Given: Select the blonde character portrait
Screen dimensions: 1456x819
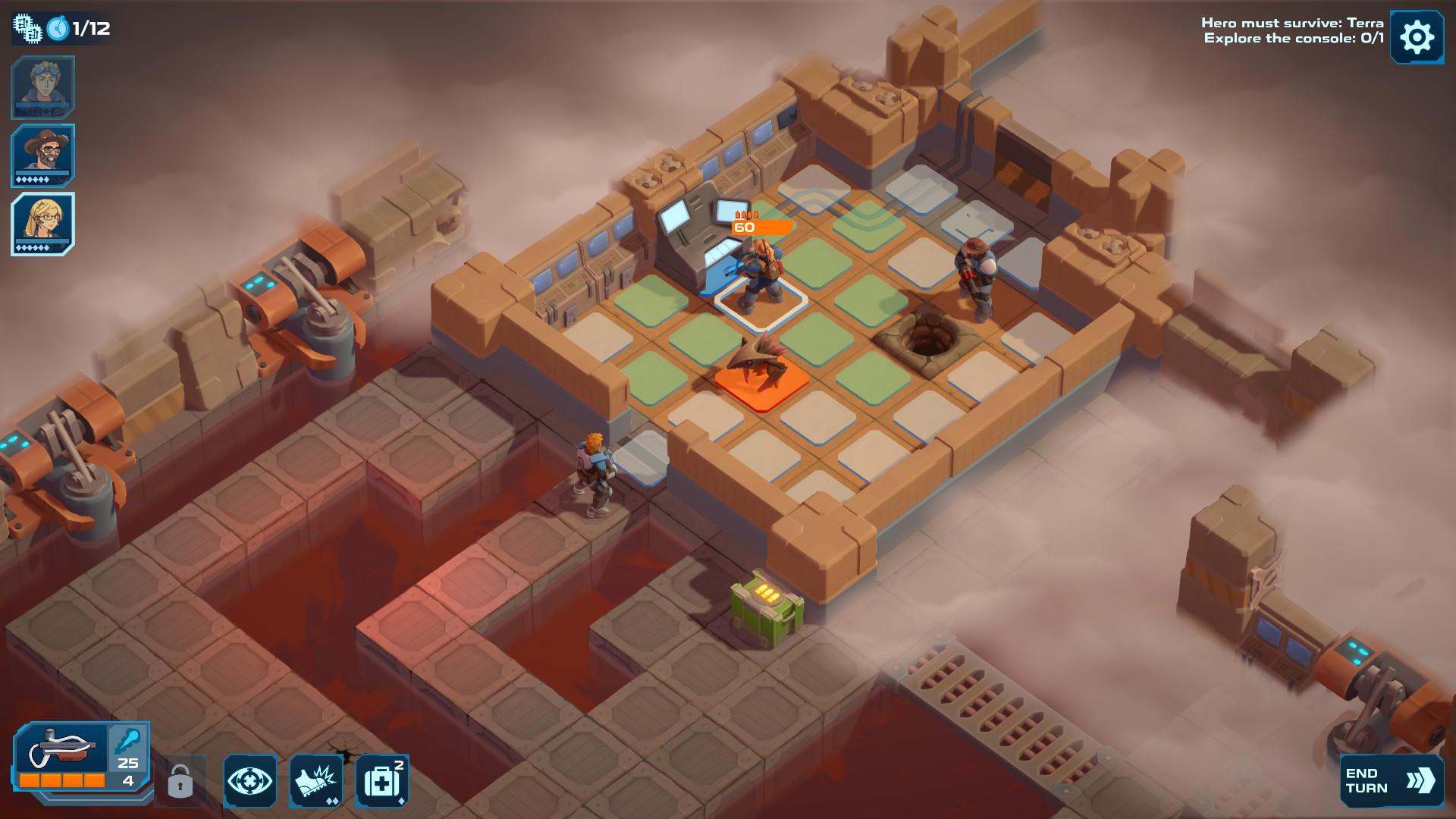Looking at the screenshot, I should coord(43,222).
